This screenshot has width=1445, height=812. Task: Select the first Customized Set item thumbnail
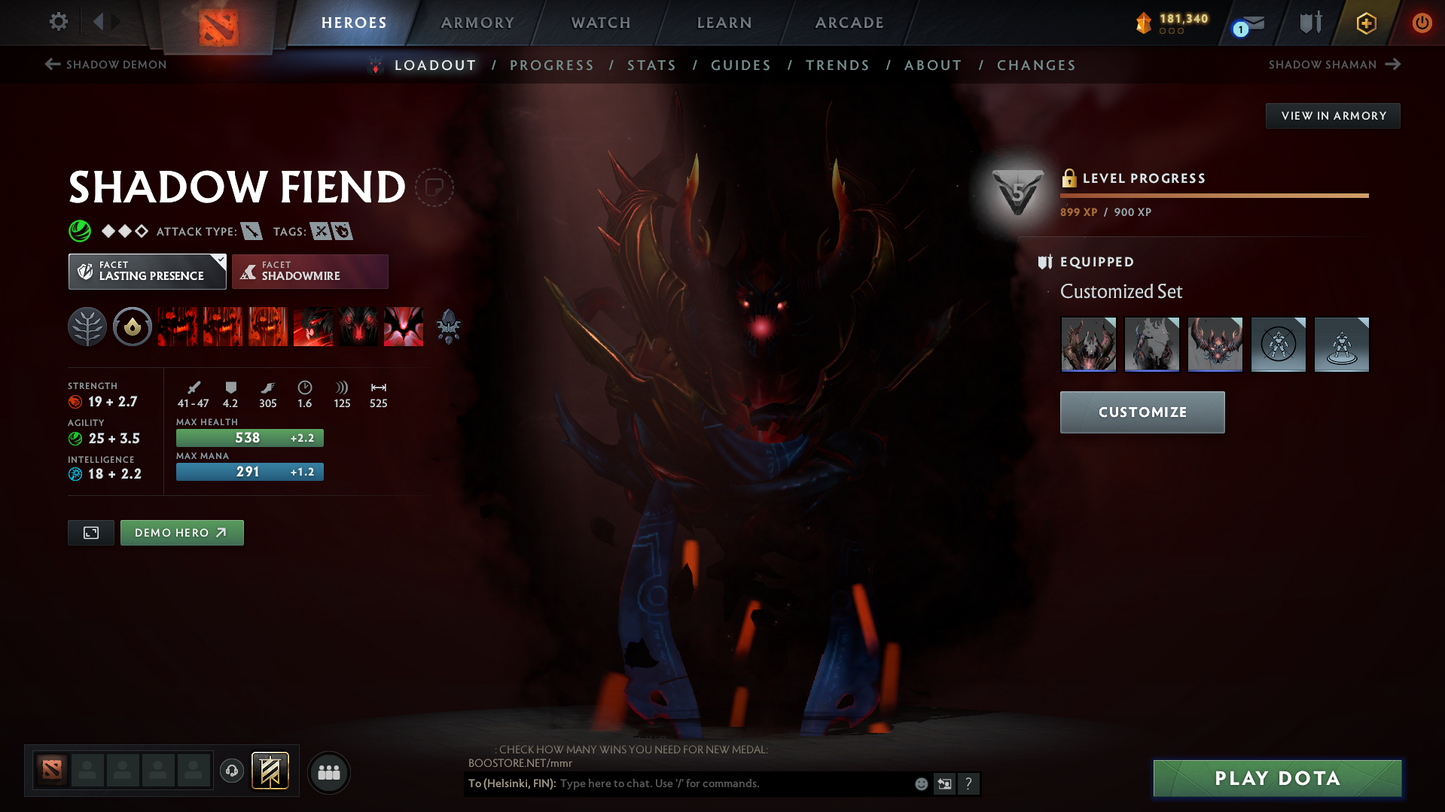point(1088,344)
